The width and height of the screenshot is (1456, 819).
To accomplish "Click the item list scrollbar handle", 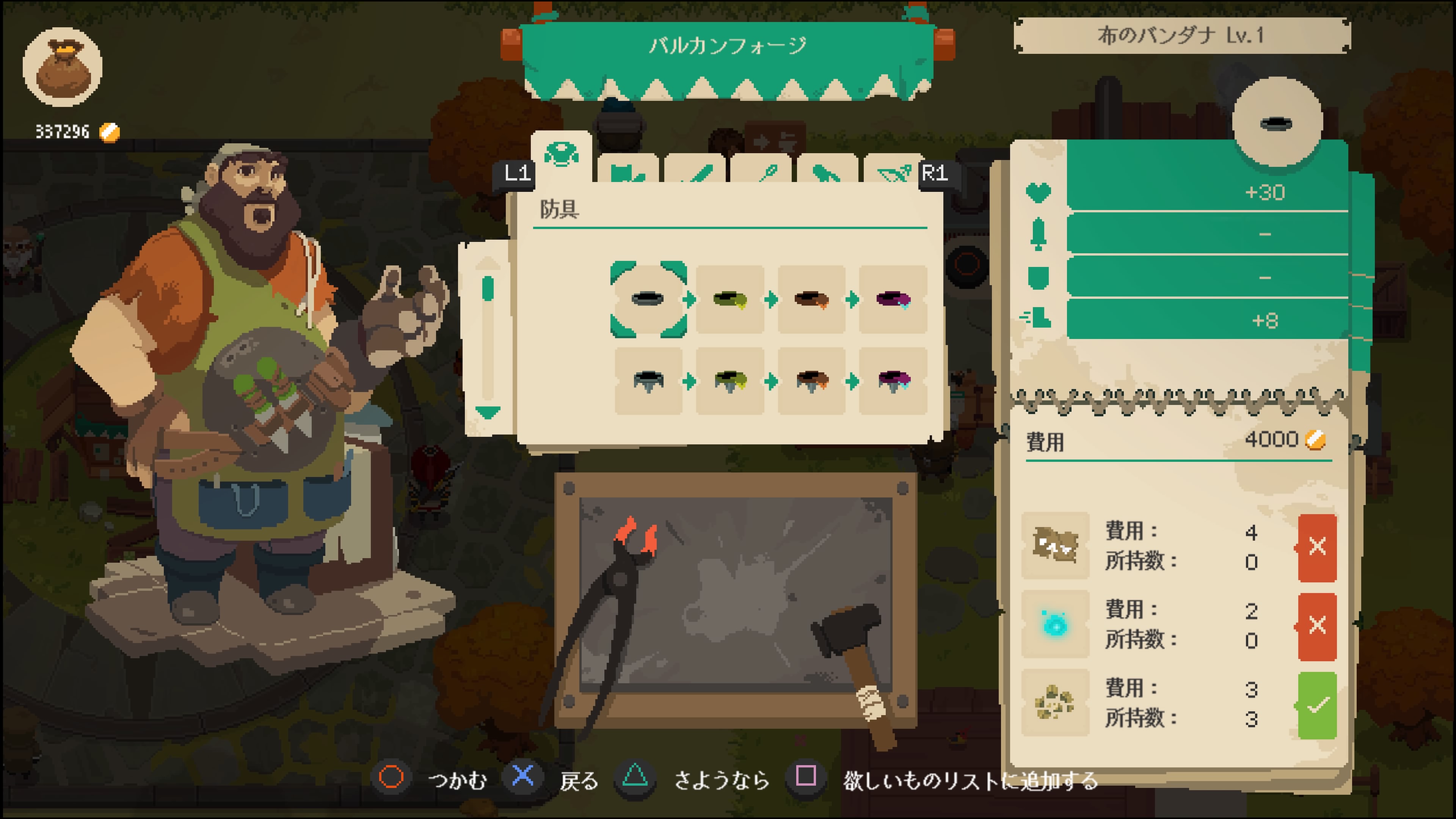I will point(488,288).
